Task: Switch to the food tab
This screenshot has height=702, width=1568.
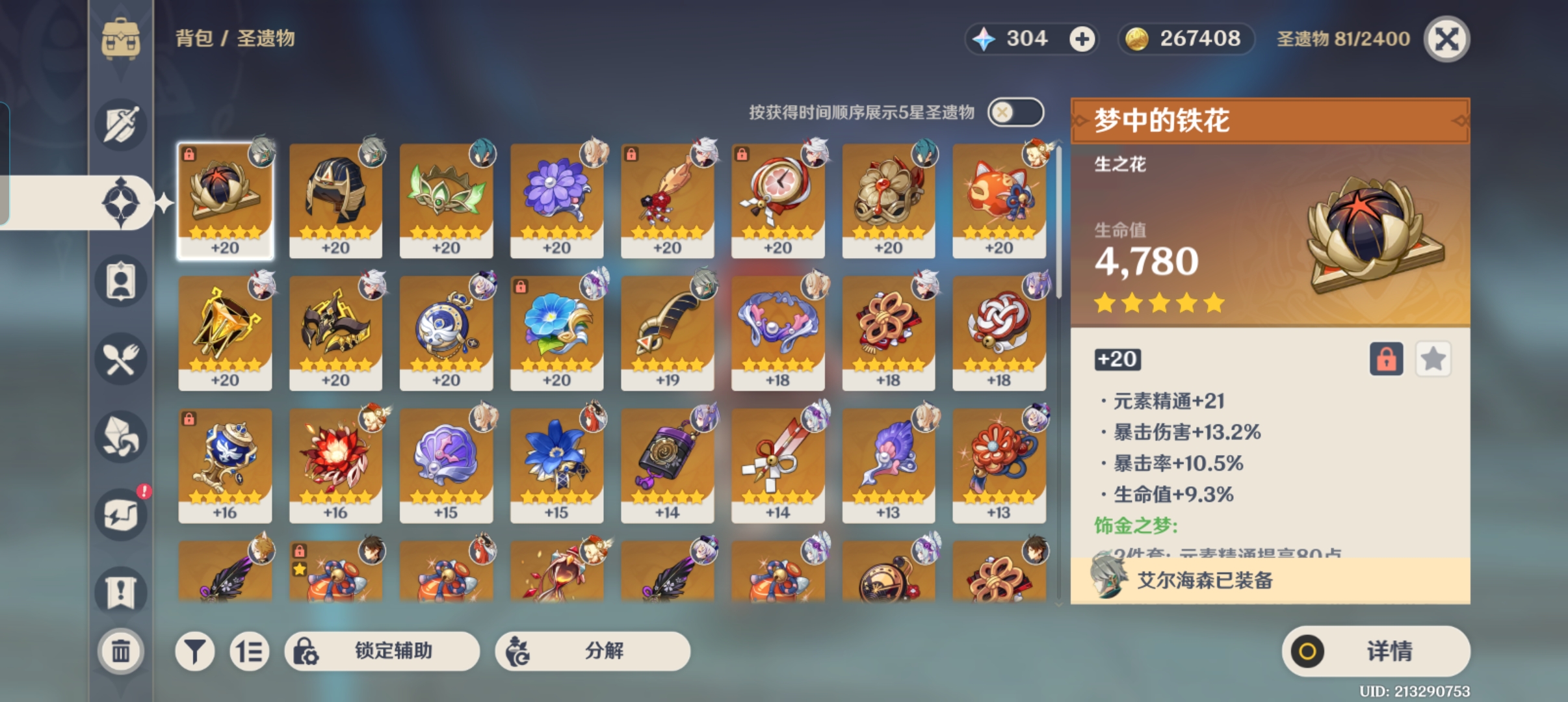Action: coord(121,359)
